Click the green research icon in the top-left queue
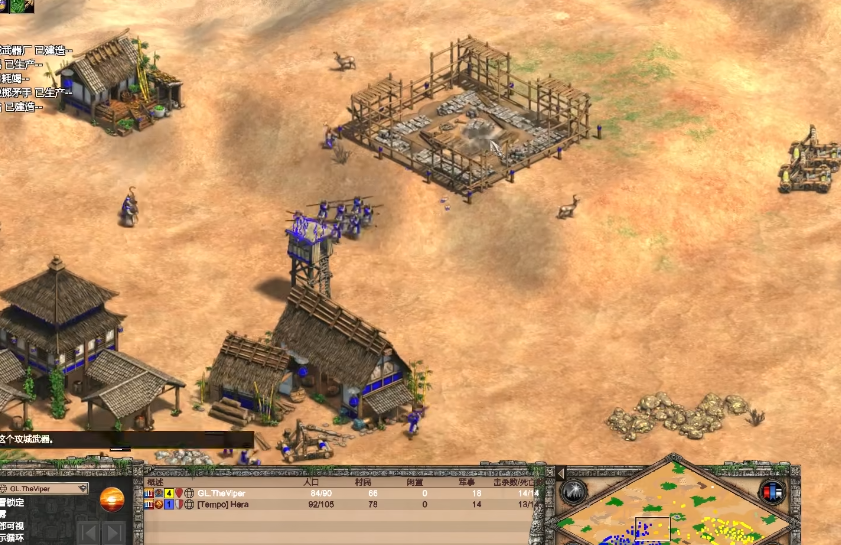841x545 pixels. tap(22, 6)
